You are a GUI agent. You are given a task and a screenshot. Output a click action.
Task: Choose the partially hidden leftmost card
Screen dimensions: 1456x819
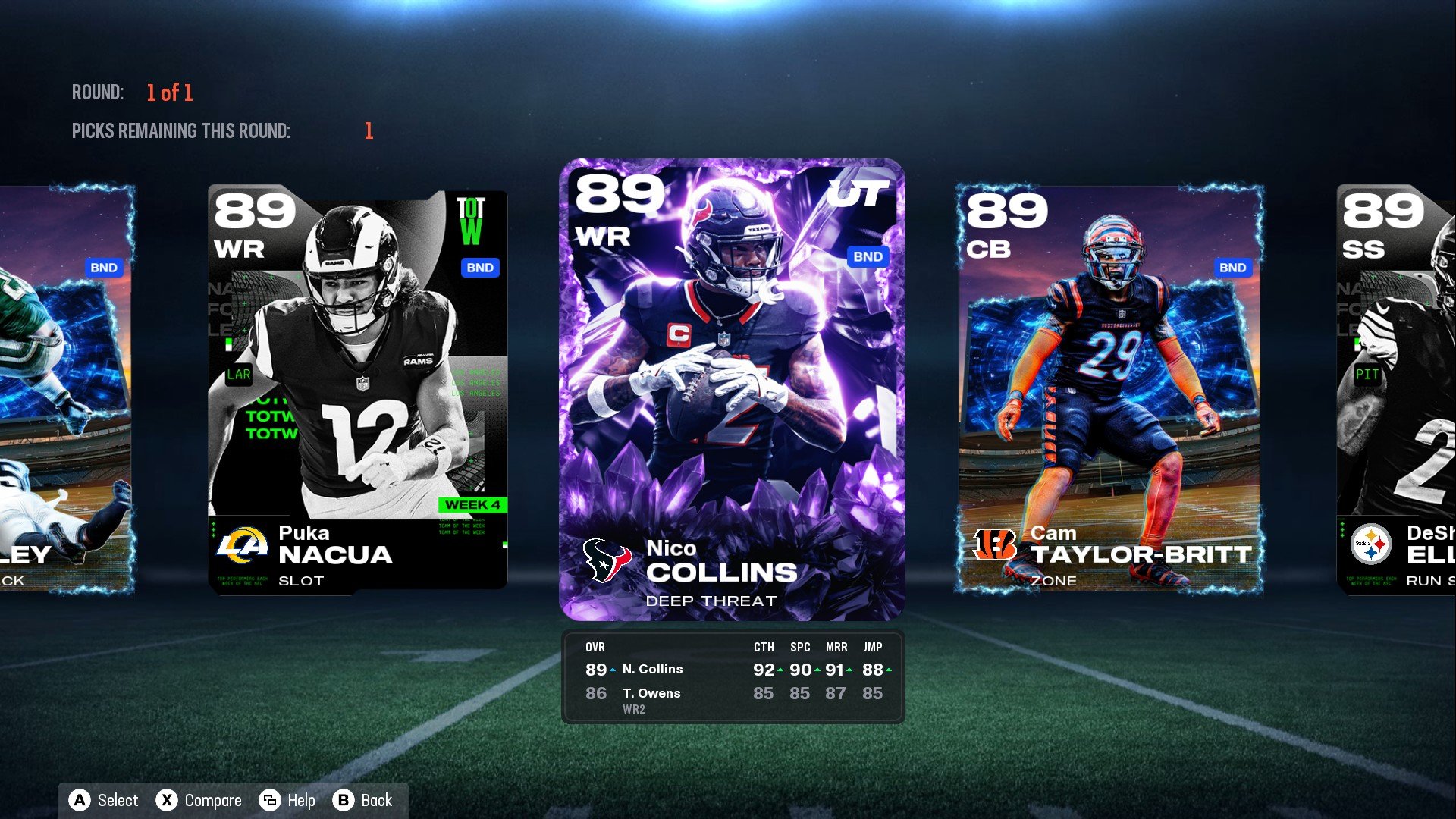67,389
